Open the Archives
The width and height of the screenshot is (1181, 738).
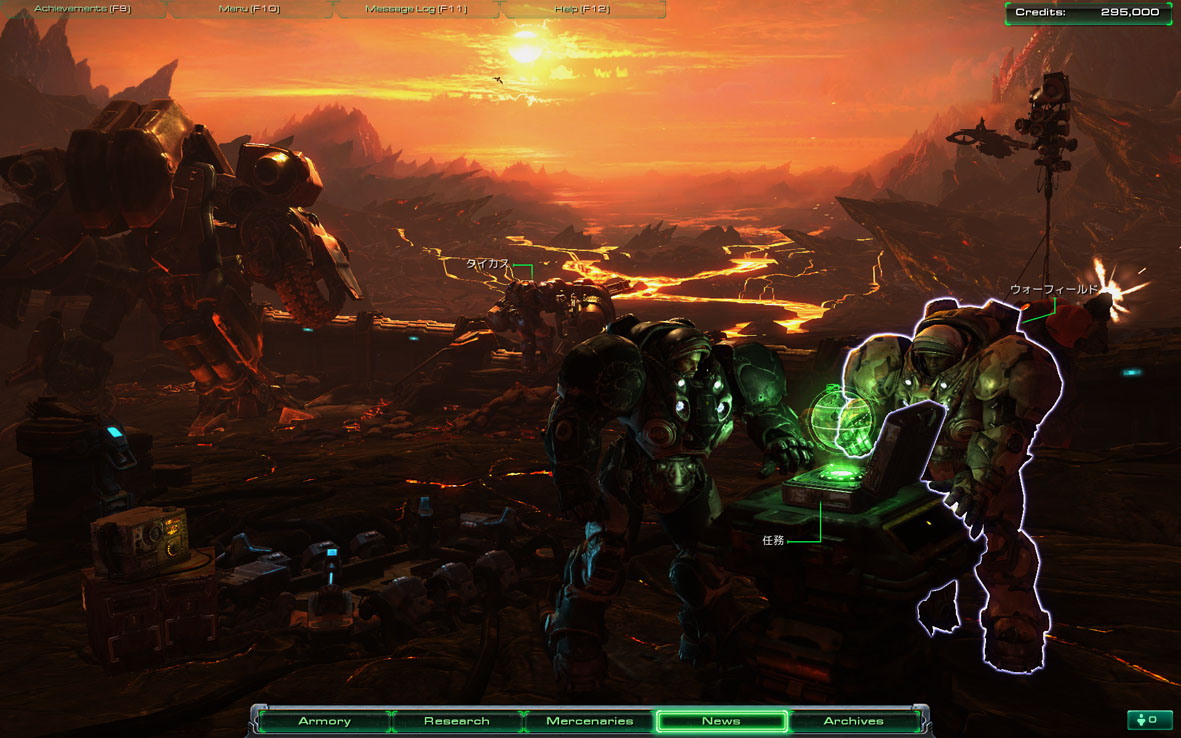click(853, 721)
